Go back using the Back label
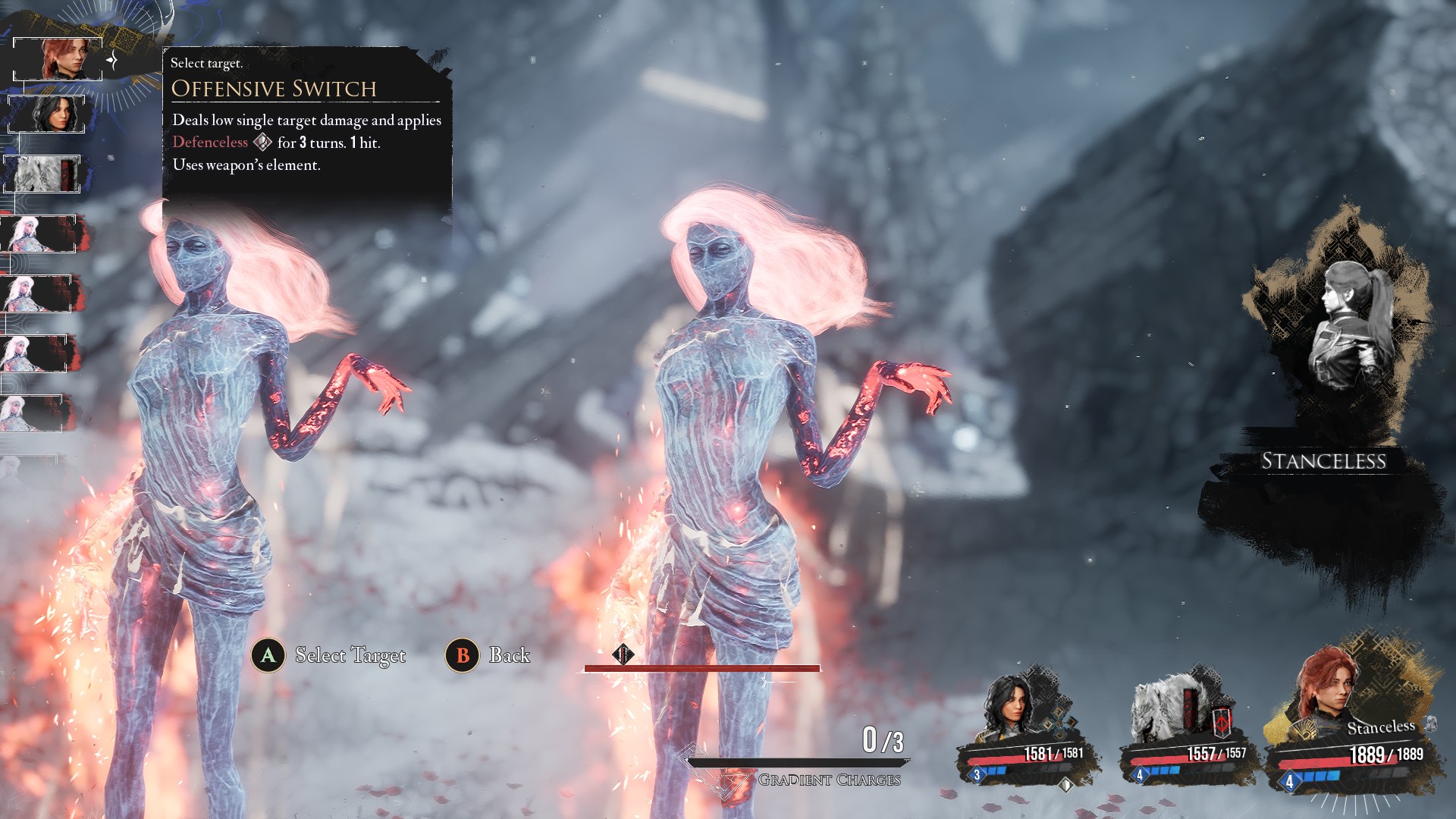This screenshot has height=819, width=1456. tap(509, 655)
